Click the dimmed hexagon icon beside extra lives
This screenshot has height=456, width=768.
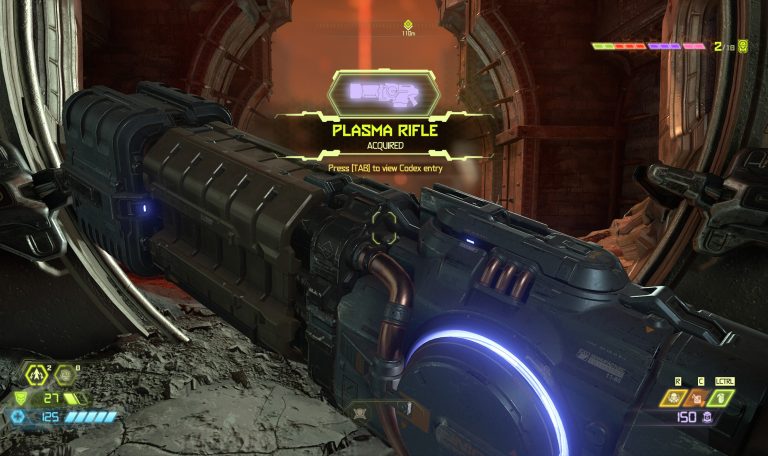(64, 376)
